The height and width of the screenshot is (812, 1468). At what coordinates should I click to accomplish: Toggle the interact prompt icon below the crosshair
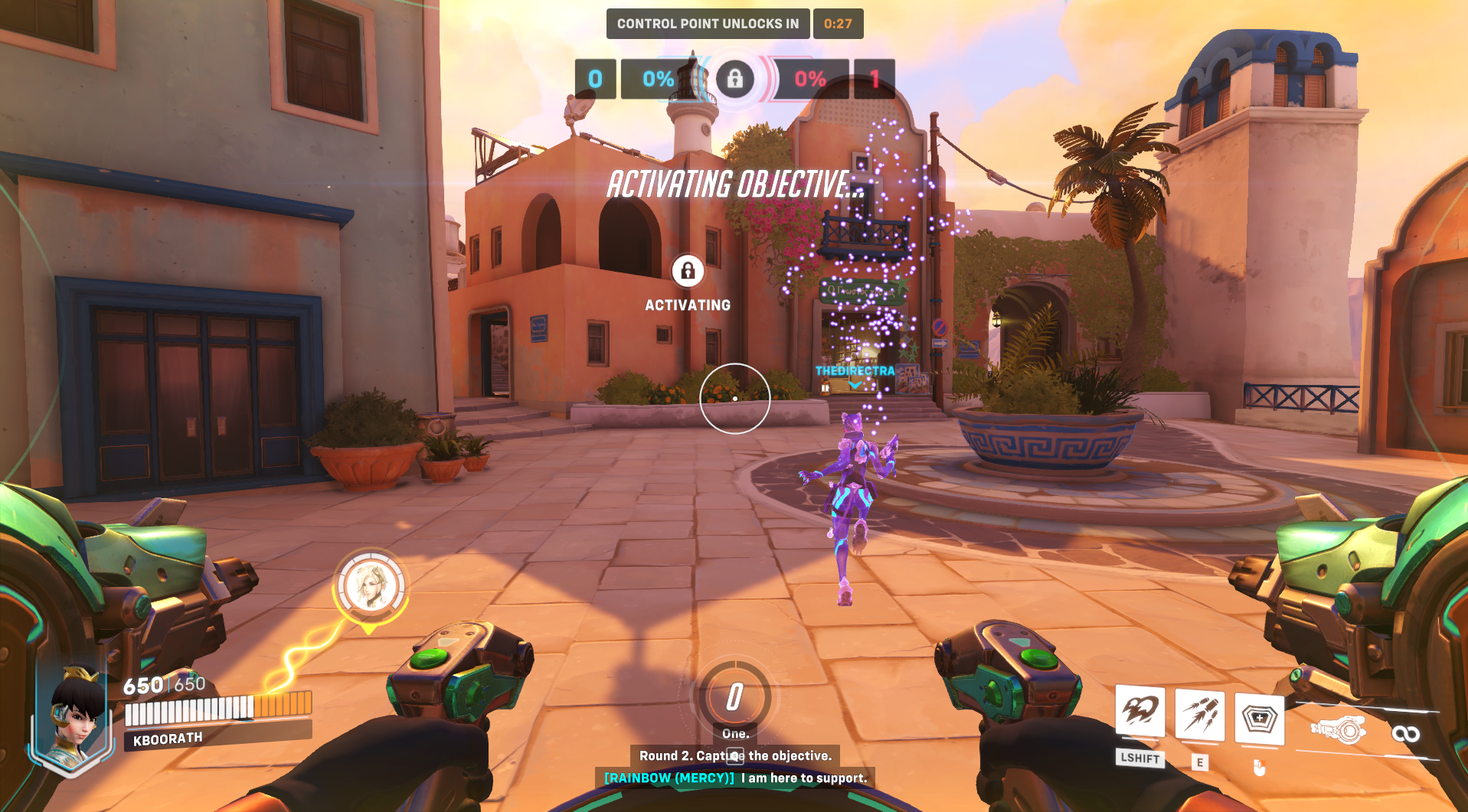point(735,757)
